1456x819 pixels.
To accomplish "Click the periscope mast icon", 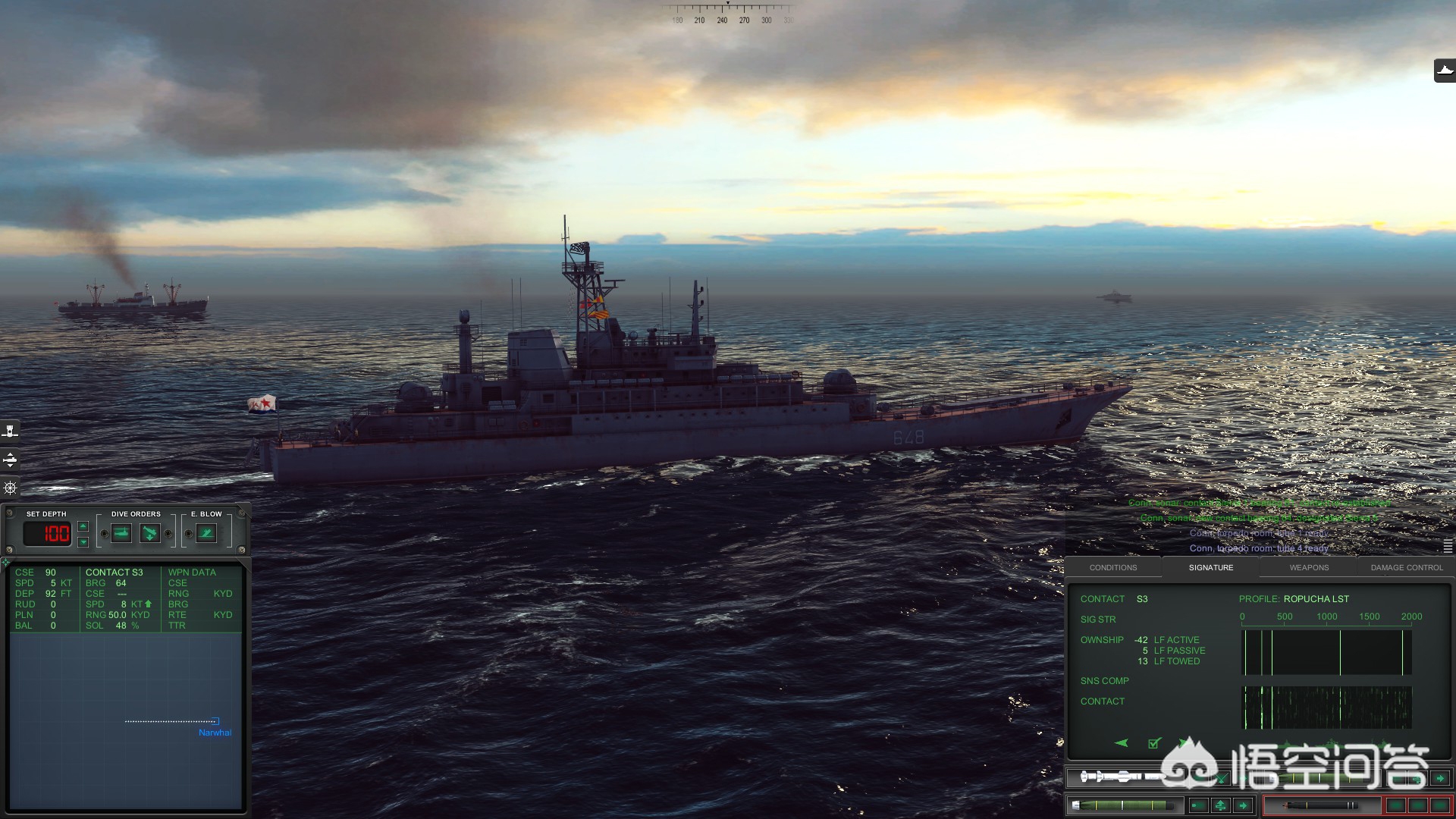I will tap(10, 431).
